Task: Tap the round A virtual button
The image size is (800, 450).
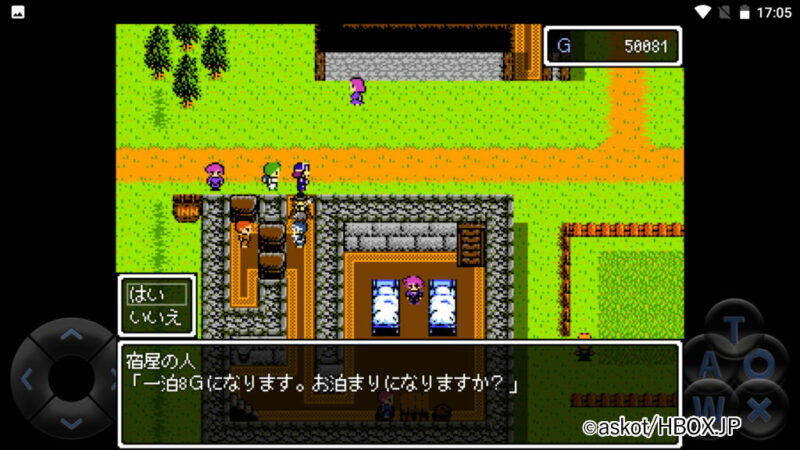Action: (709, 369)
